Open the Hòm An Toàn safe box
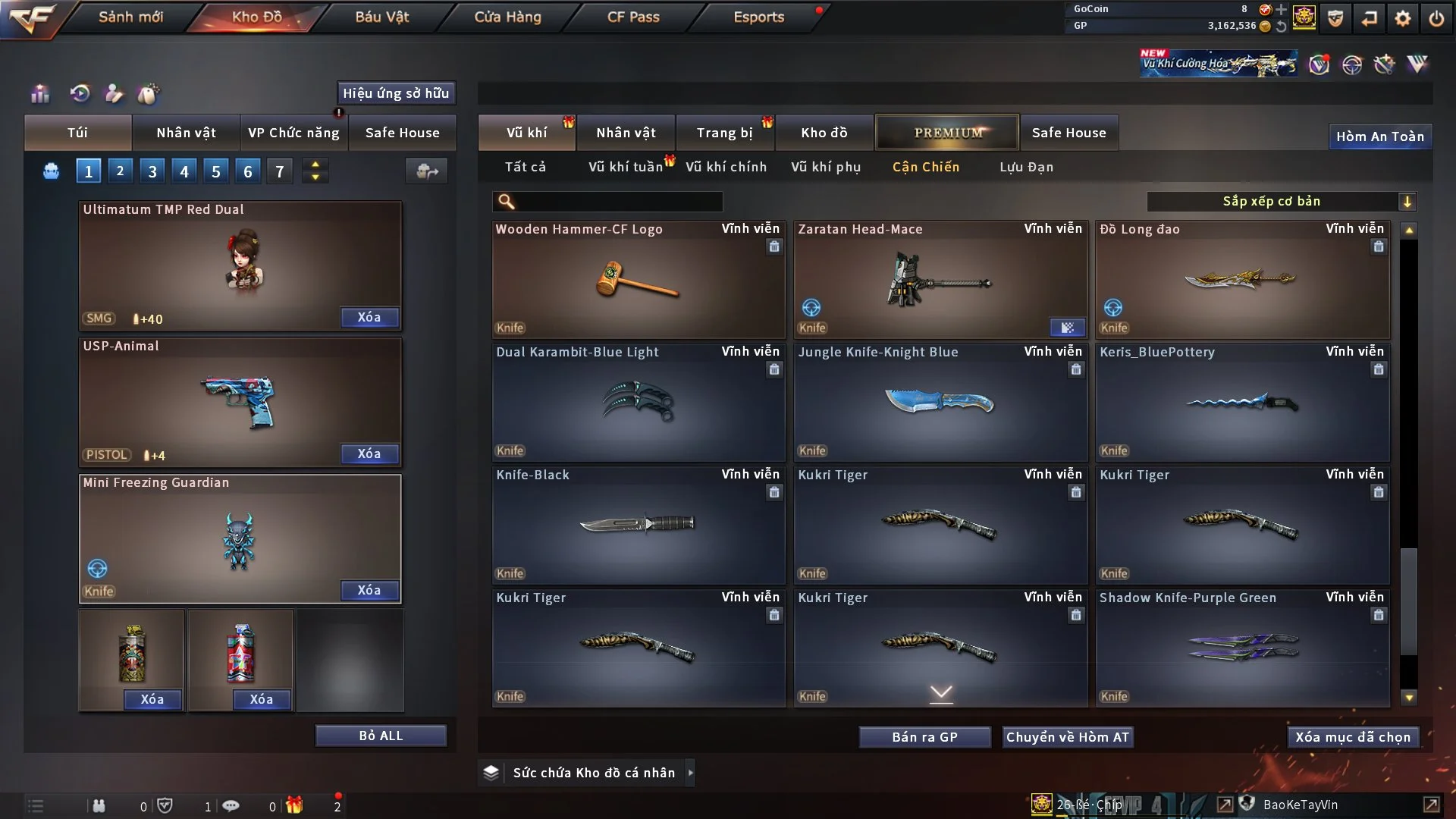 coord(1379,136)
